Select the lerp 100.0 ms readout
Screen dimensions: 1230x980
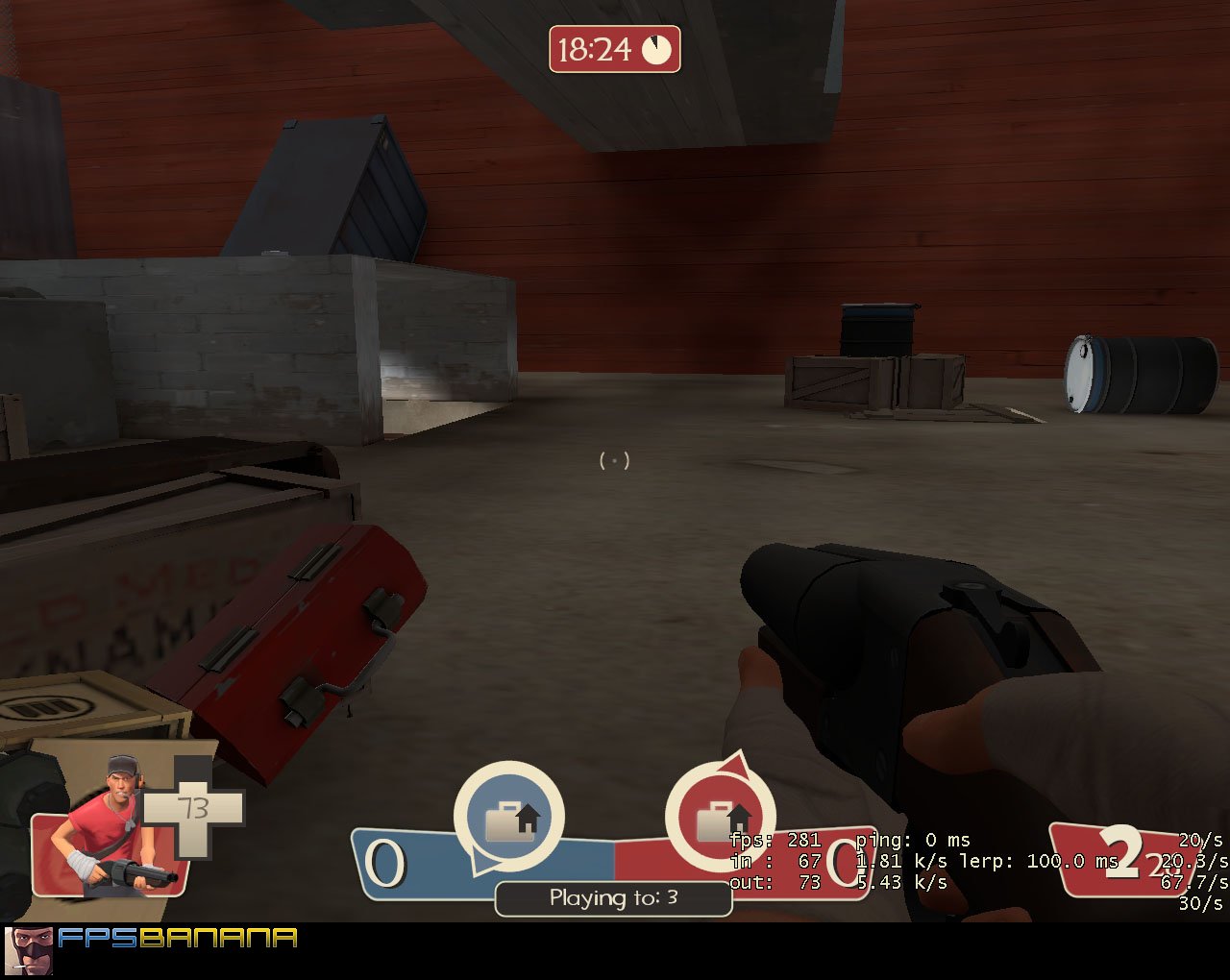click(x=1034, y=862)
